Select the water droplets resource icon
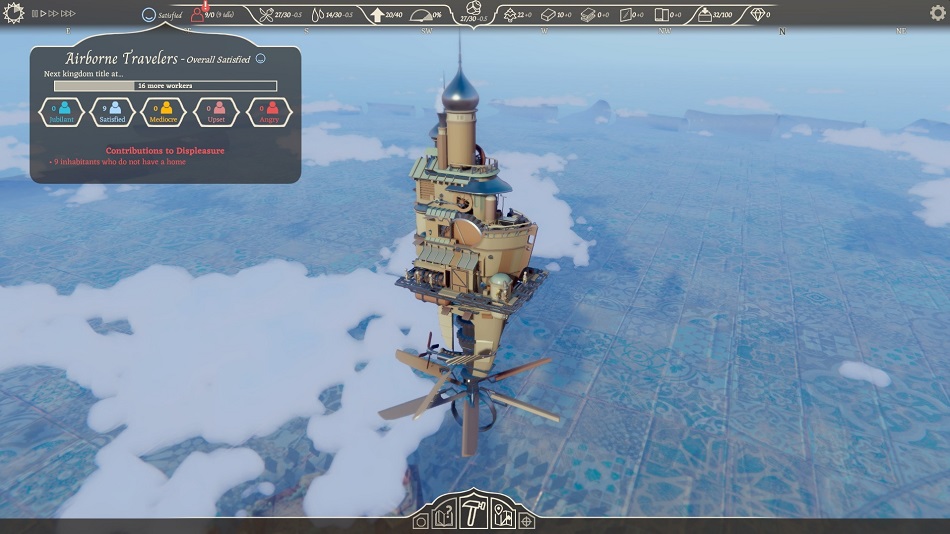950x534 pixels. (x=318, y=15)
